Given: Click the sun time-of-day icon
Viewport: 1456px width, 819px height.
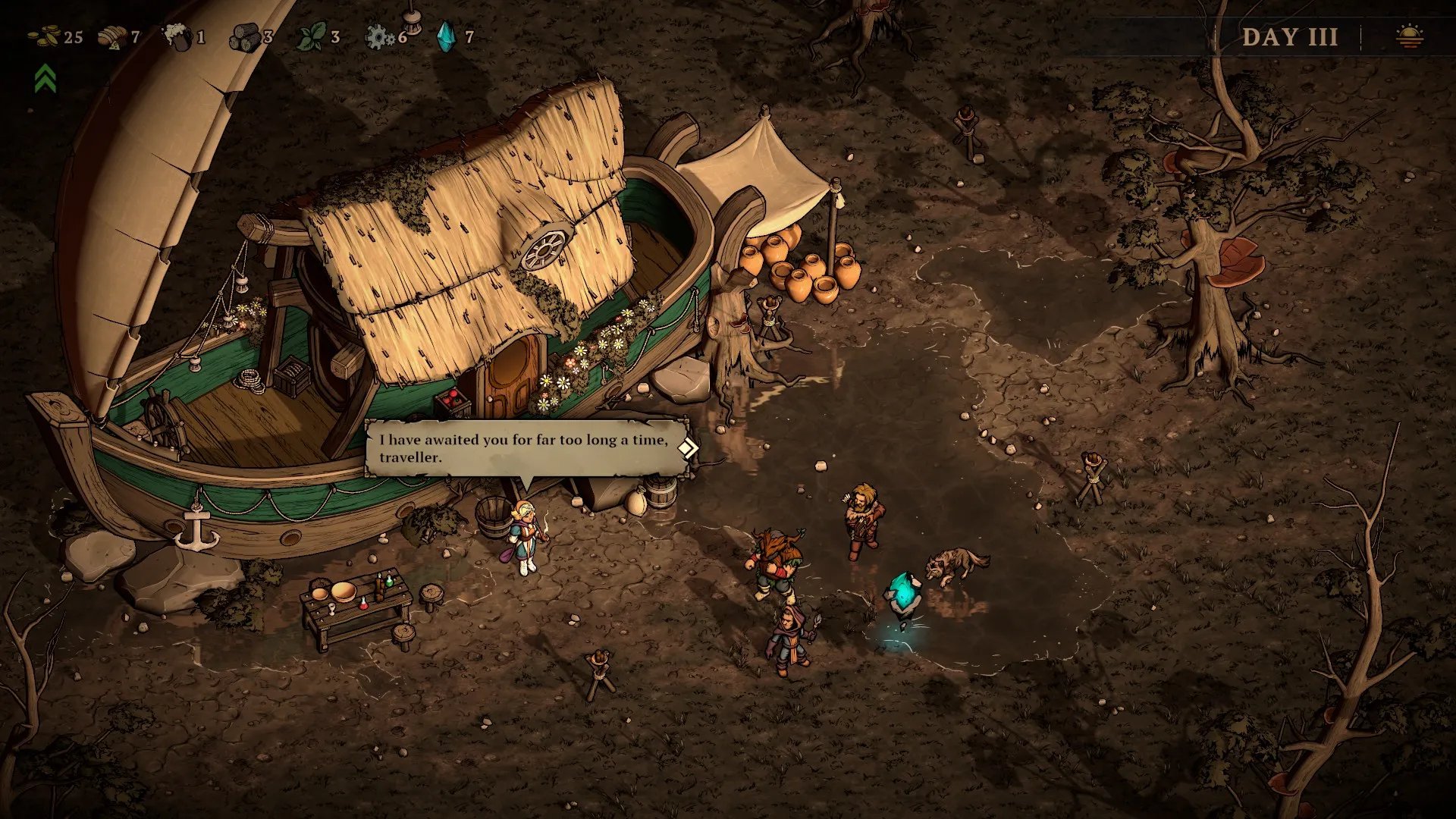Looking at the screenshot, I should tap(1410, 36).
